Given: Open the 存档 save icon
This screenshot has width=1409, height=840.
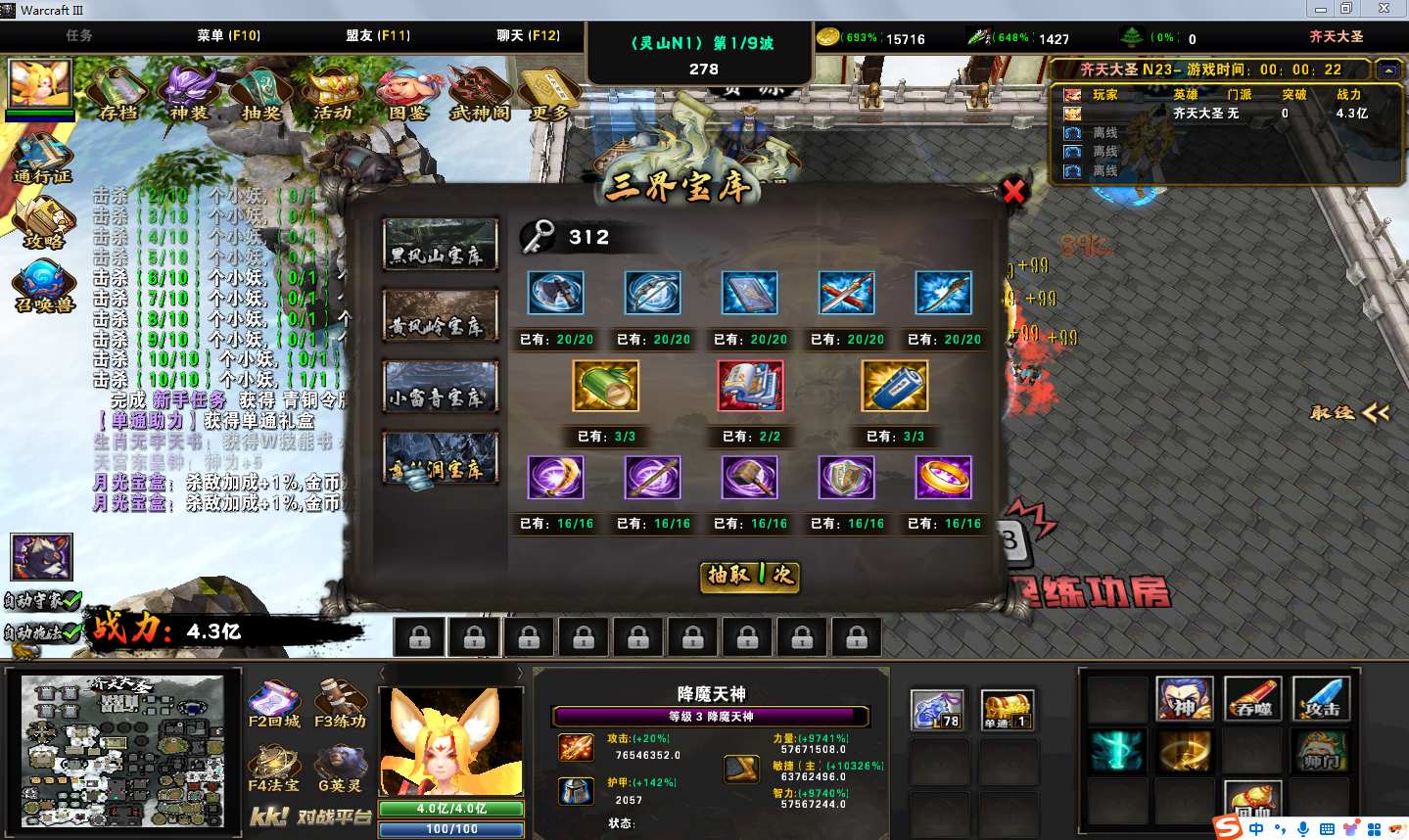Looking at the screenshot, I should [x=118, y=94].
